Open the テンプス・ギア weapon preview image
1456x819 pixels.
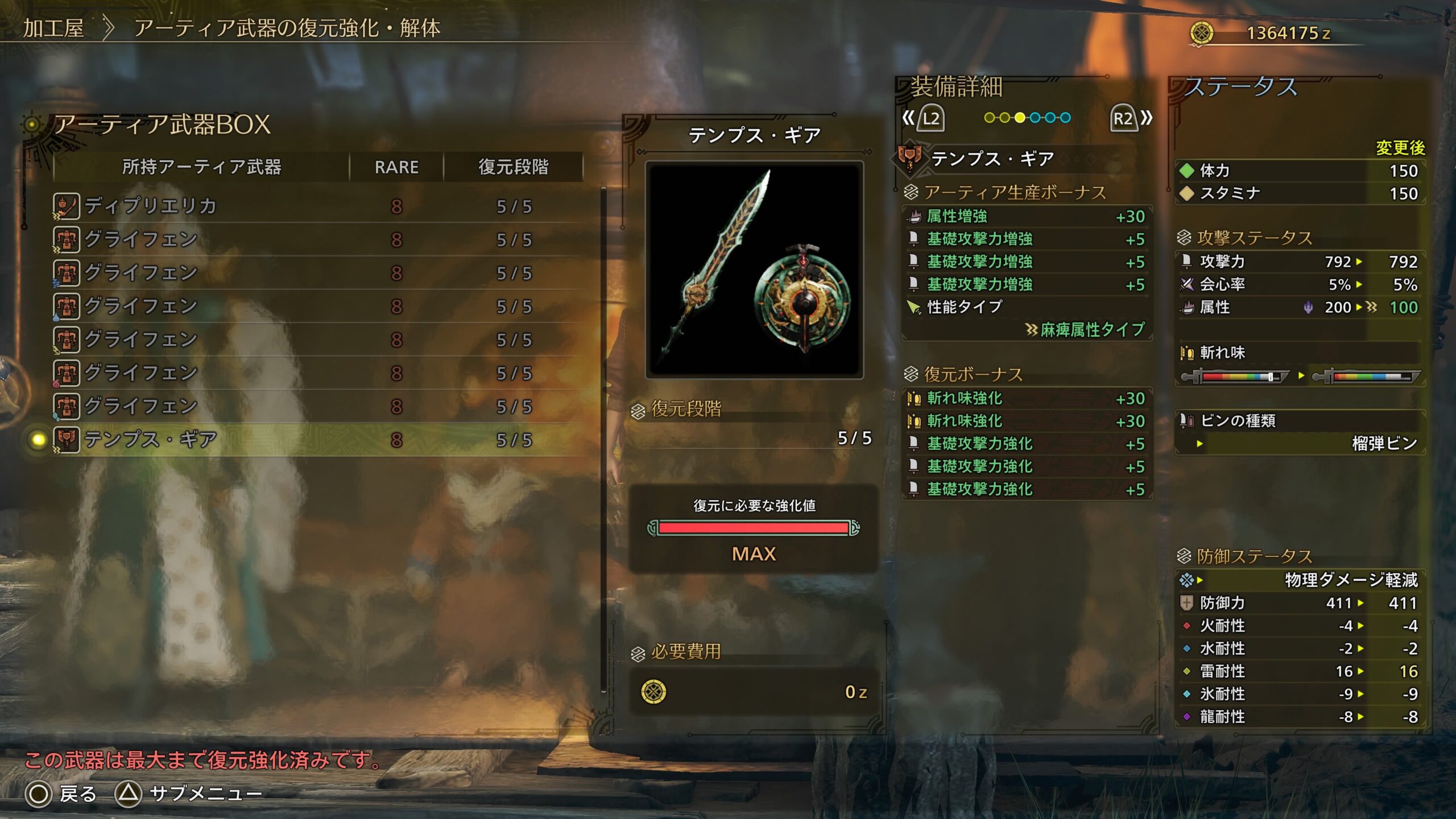[754, 270]
